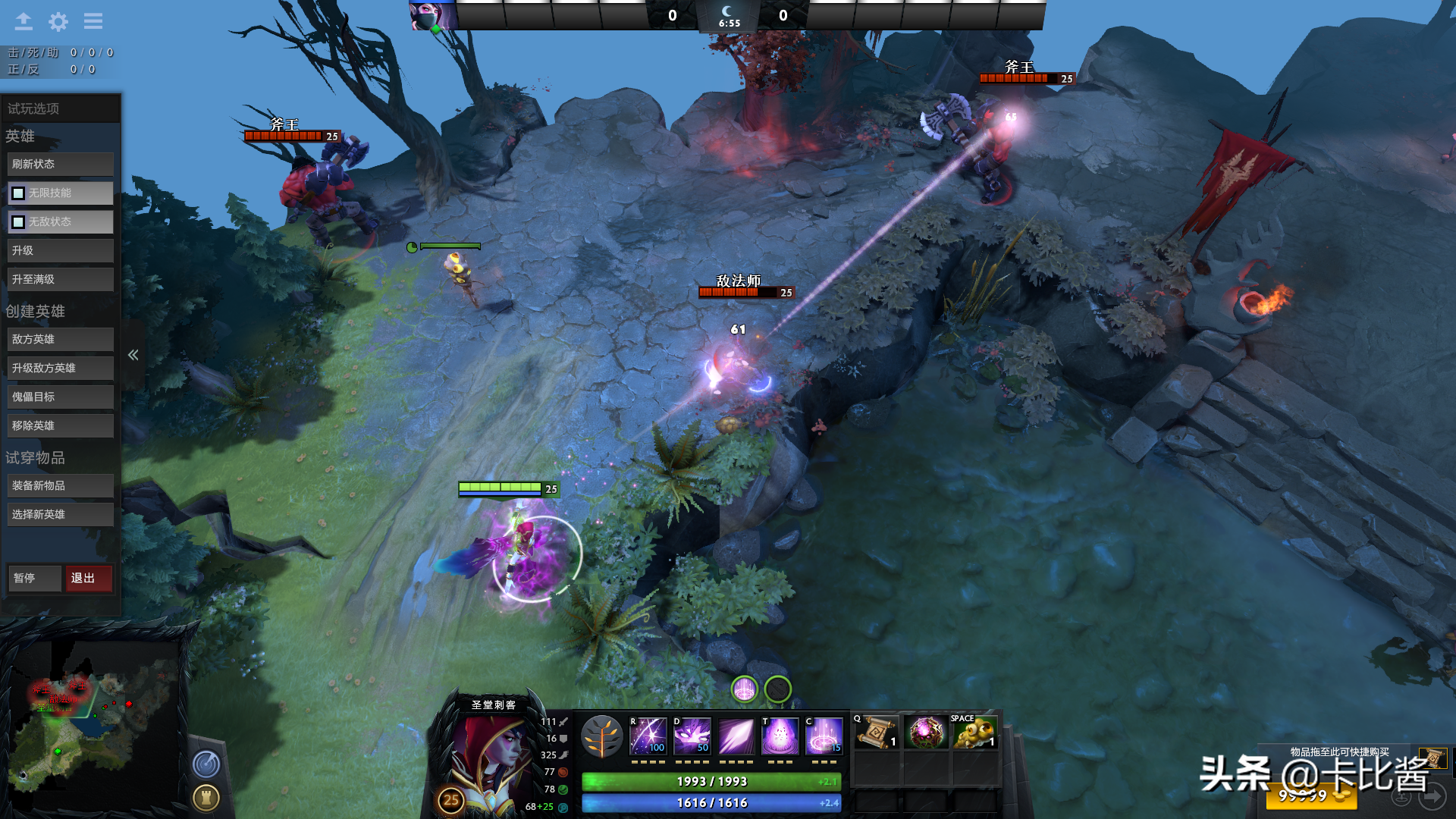
Task: Choose 选择新英雄 to pick new hero
Action: click(x=61, y=514)
